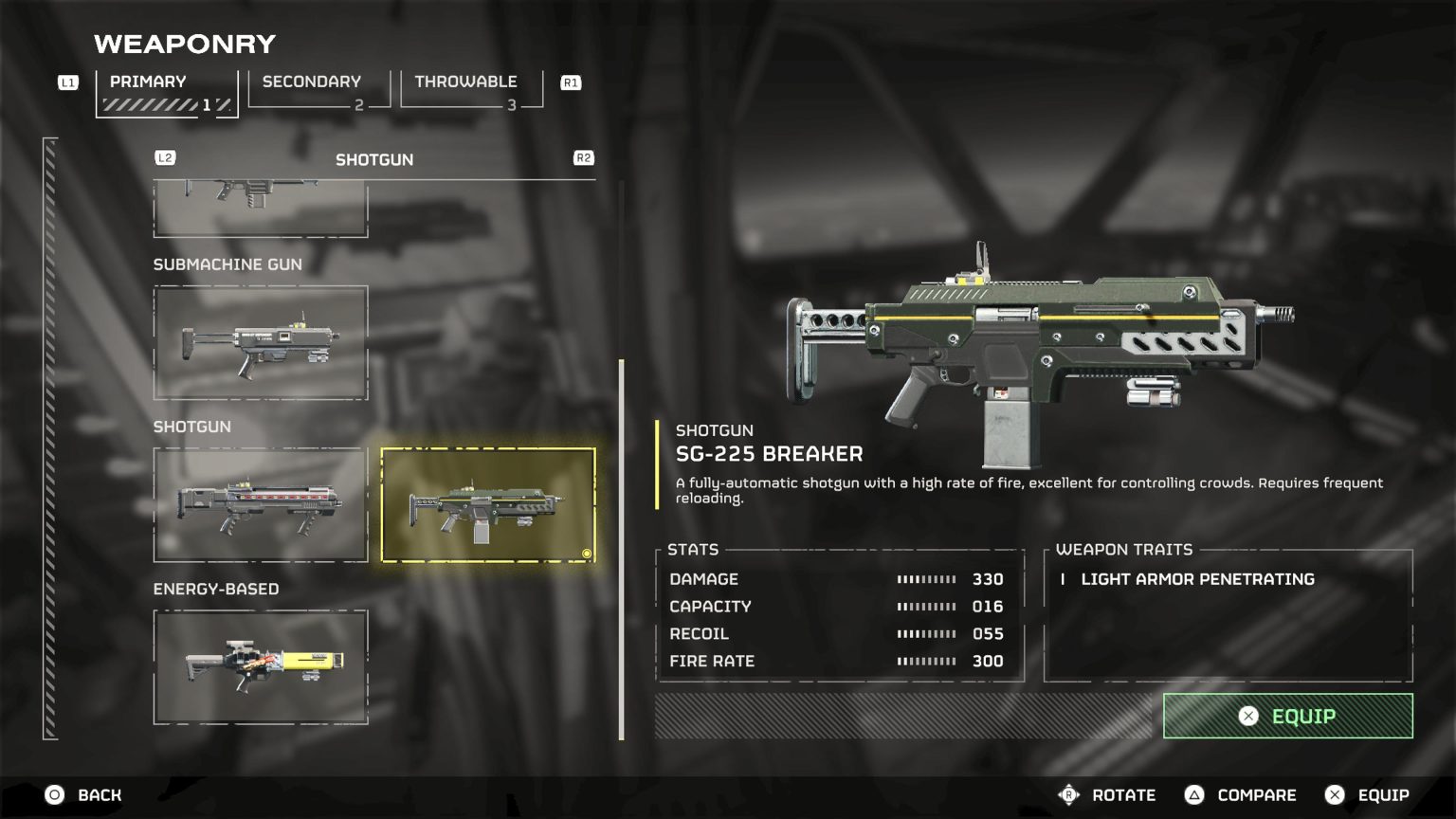The image size is (1456, 819).
Task: Click the Fire Rate stat bar
Action: tap(926, 661)
